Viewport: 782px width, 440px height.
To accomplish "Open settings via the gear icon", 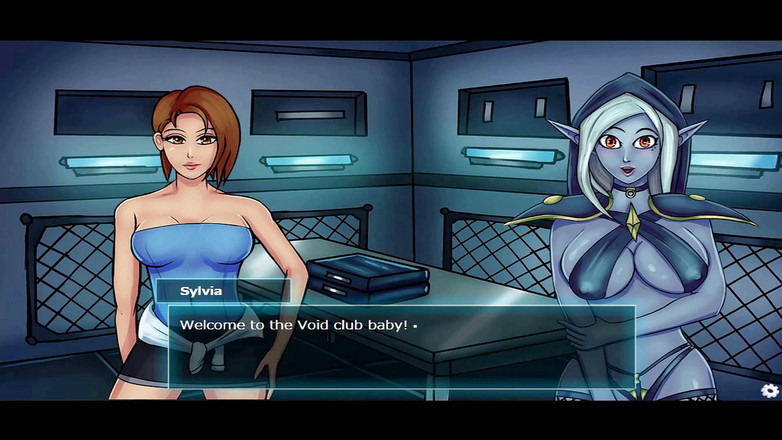I will click(x=769, y=391).
